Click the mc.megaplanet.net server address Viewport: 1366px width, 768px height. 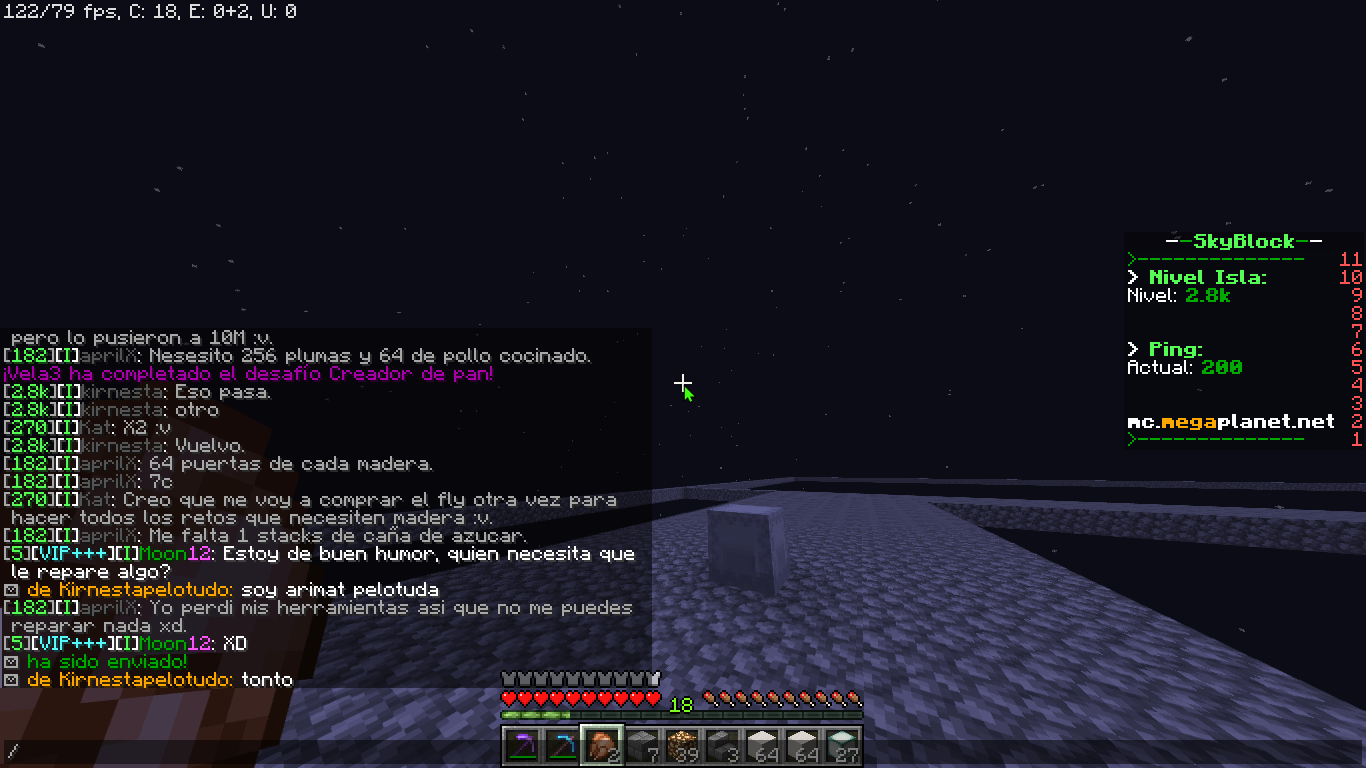click(x=1231, y=422)
